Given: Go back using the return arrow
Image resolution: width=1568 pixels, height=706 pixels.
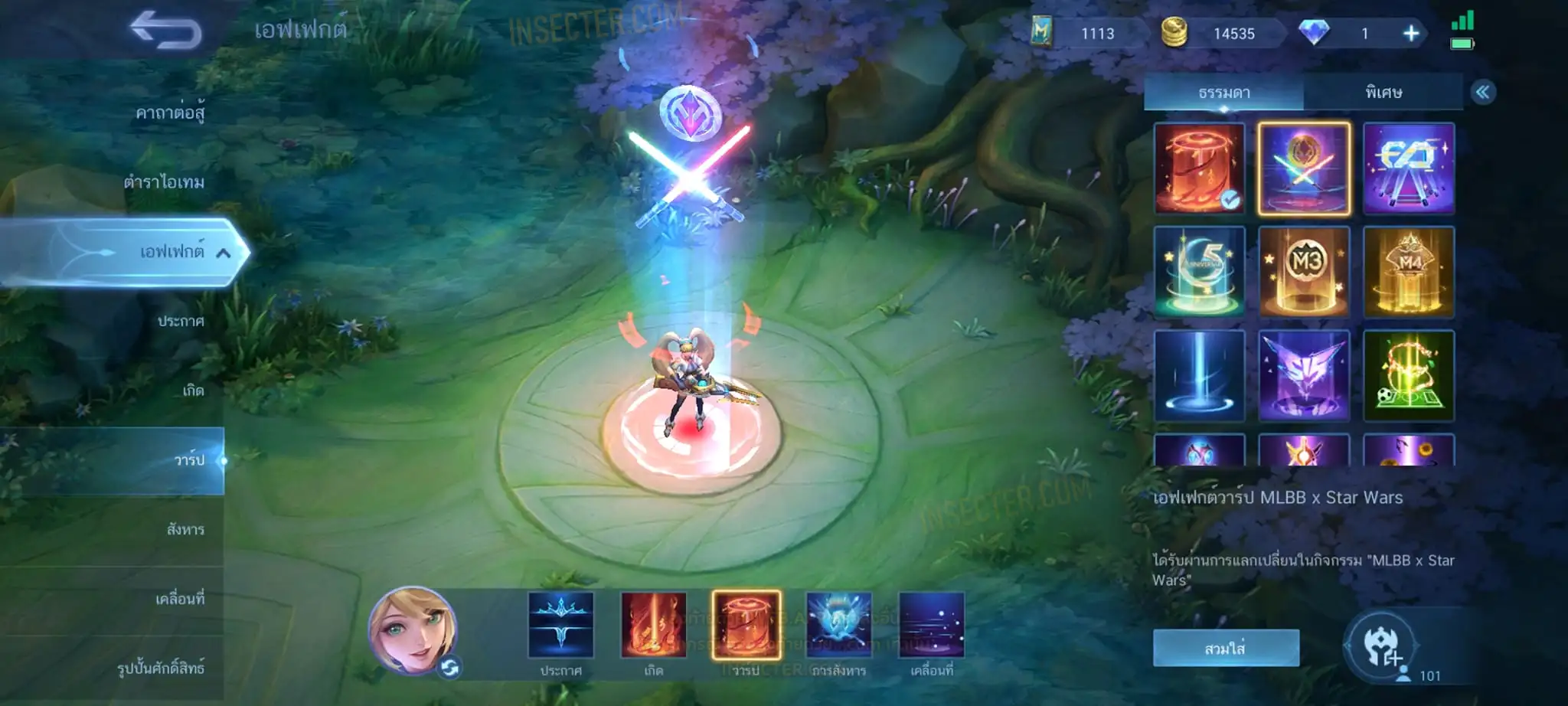Looking at the screenshot, I should coord(165,31).
